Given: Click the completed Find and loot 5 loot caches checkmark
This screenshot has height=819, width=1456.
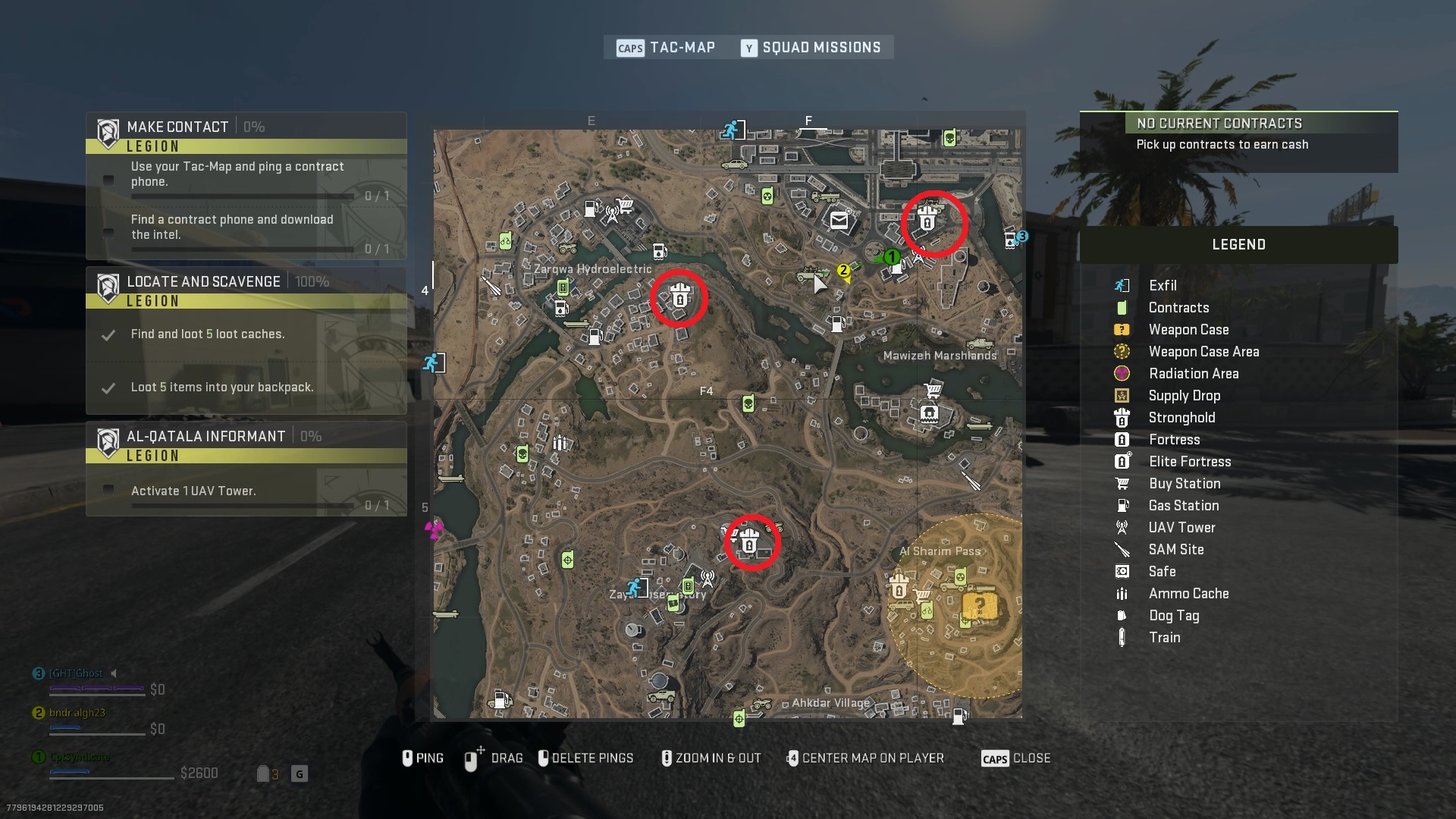Looking at the screenshot, I should (x=108, y=334).
